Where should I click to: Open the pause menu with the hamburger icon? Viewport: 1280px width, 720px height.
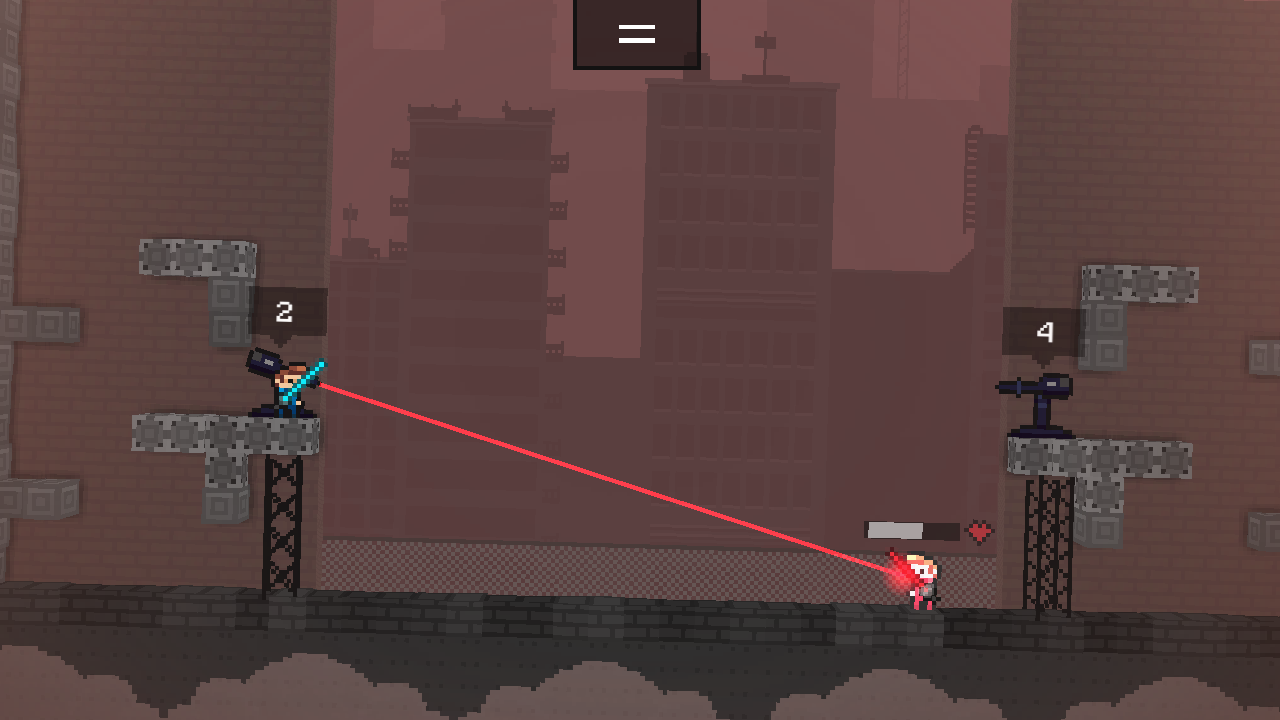637,32
